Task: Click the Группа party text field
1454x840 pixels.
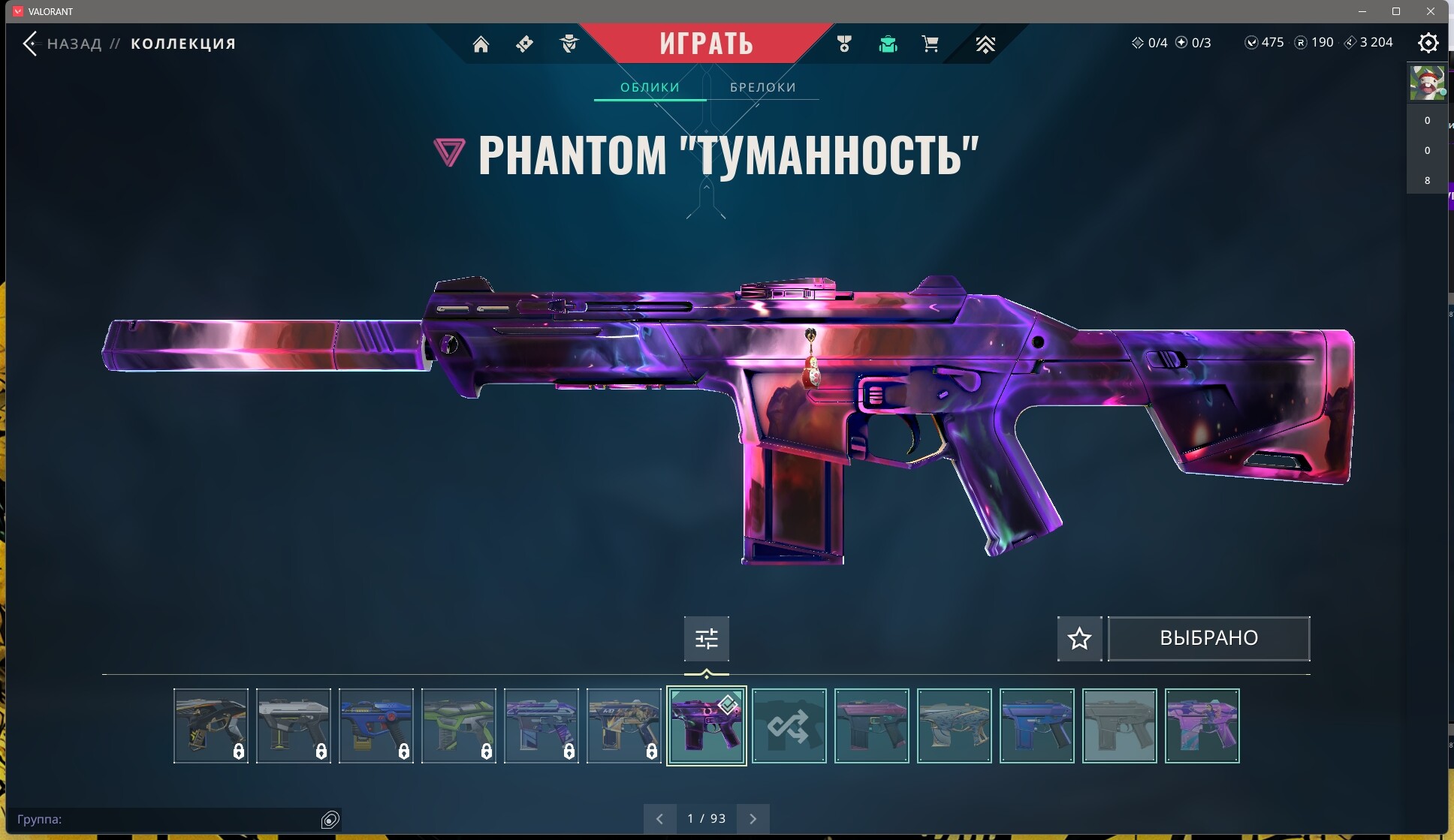Action: tap(165, 819)
